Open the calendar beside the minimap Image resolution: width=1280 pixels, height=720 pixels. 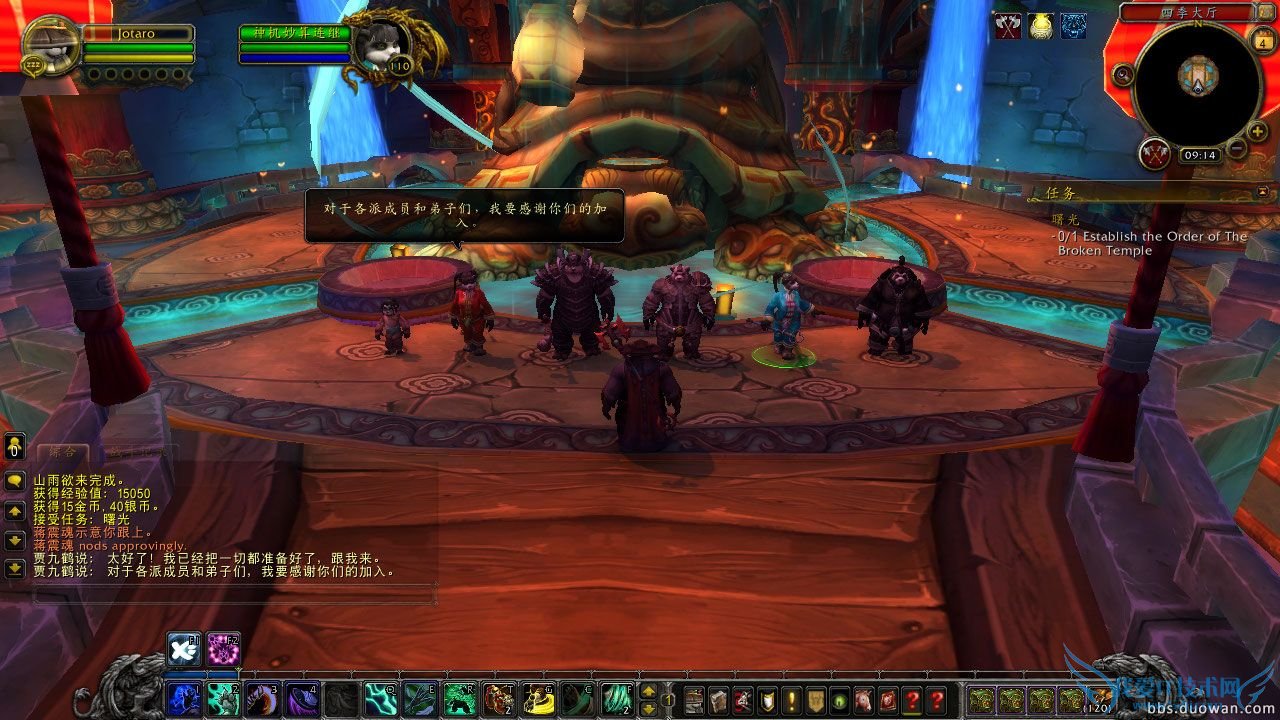point(1264,40)
